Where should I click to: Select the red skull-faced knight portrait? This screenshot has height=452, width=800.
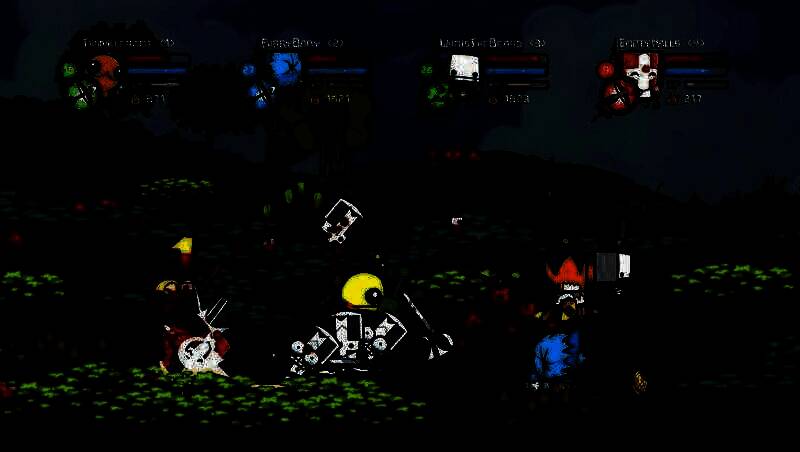(640, 70)
